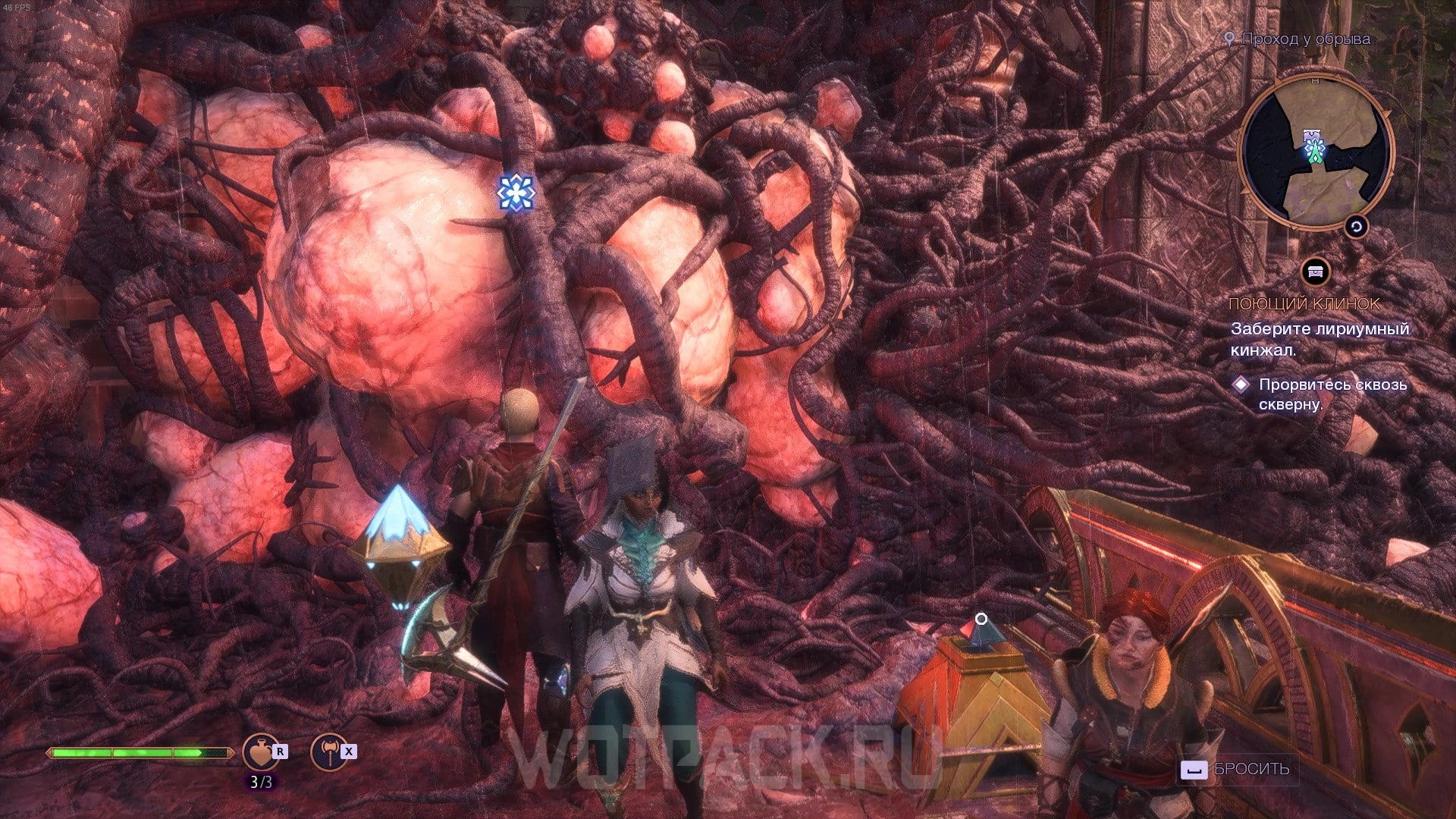
Task: Click the blue snowflake target marker
Action: pyautogui.click(x=516, y=193)
